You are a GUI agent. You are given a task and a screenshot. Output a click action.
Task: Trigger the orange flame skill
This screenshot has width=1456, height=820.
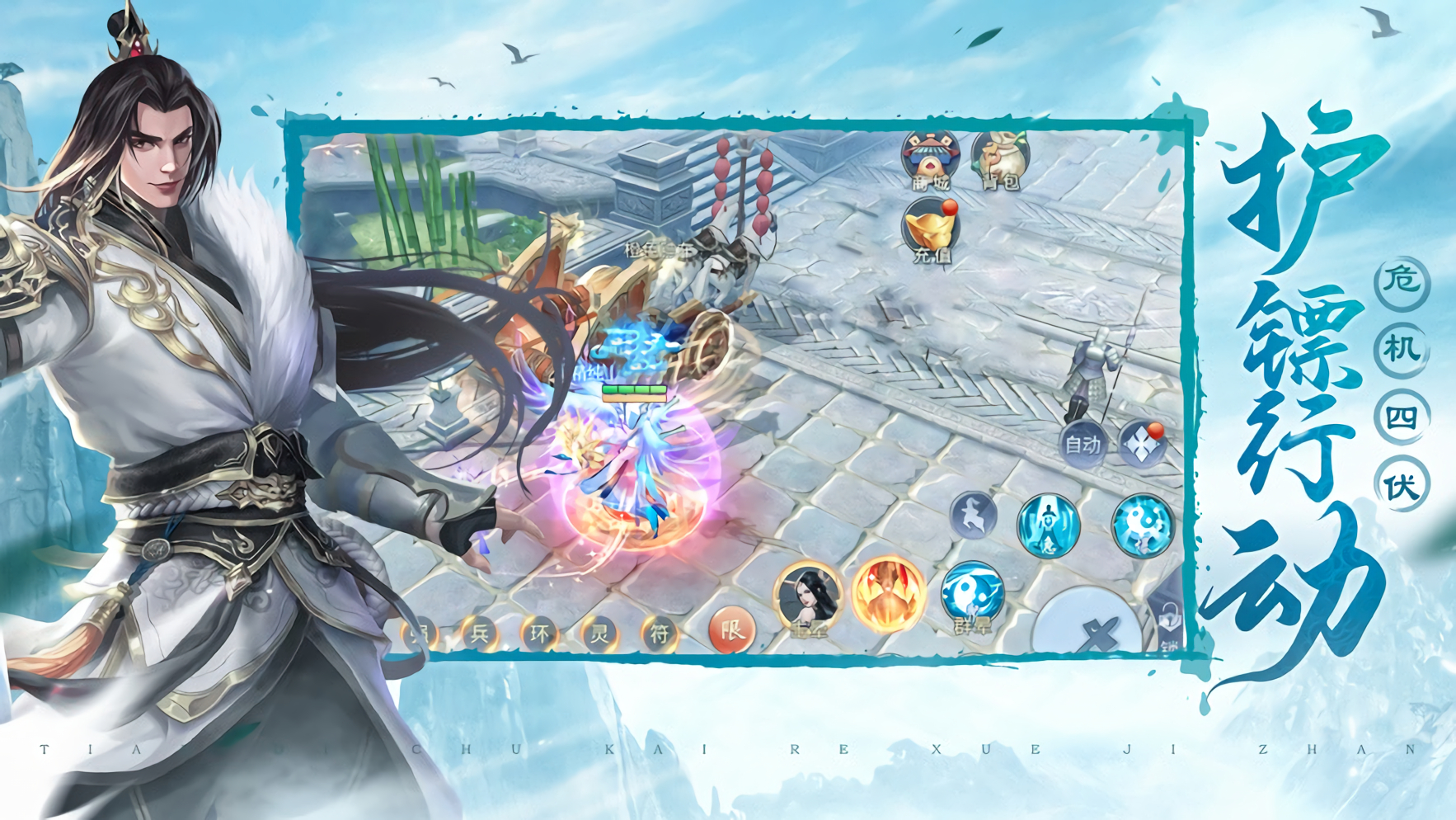tap(887, 595)
